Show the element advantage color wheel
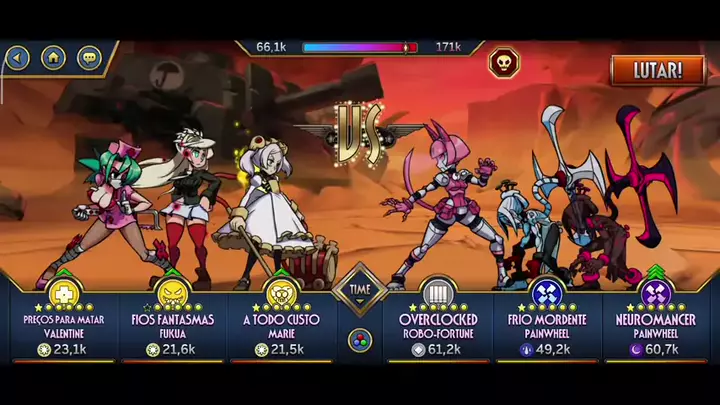720x405 pixels. pos(360,340)
